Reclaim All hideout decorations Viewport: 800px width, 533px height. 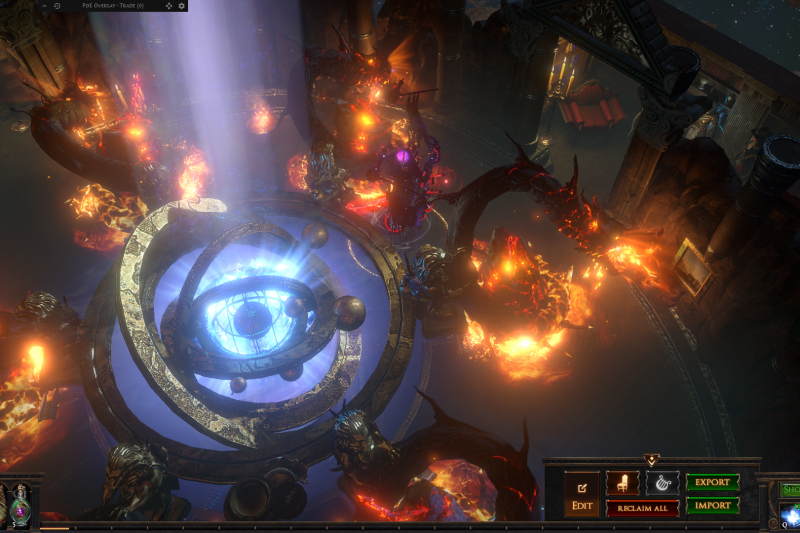coord(642,508)
